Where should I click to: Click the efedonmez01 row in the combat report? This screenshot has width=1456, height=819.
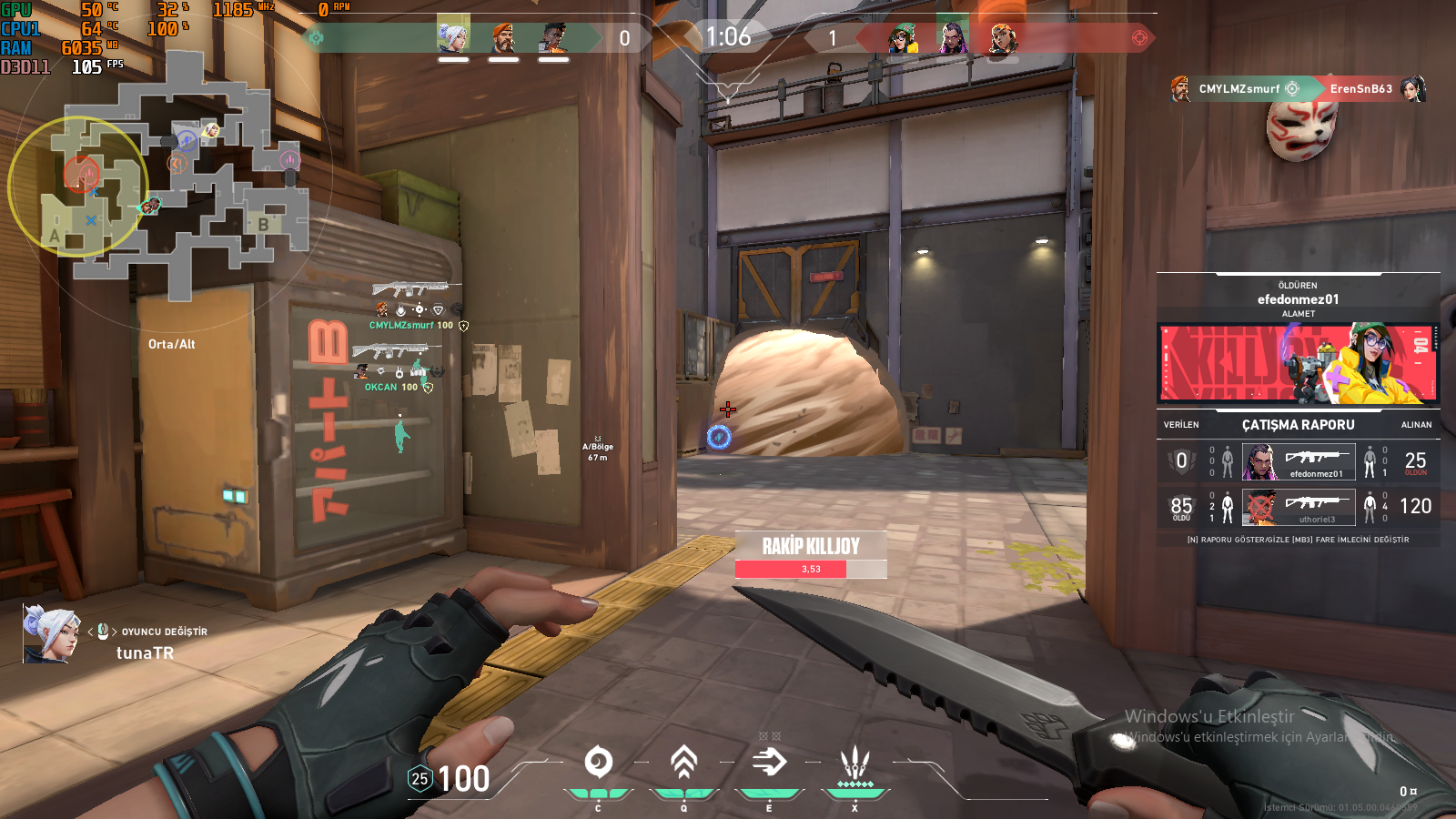click(1299, 461)
